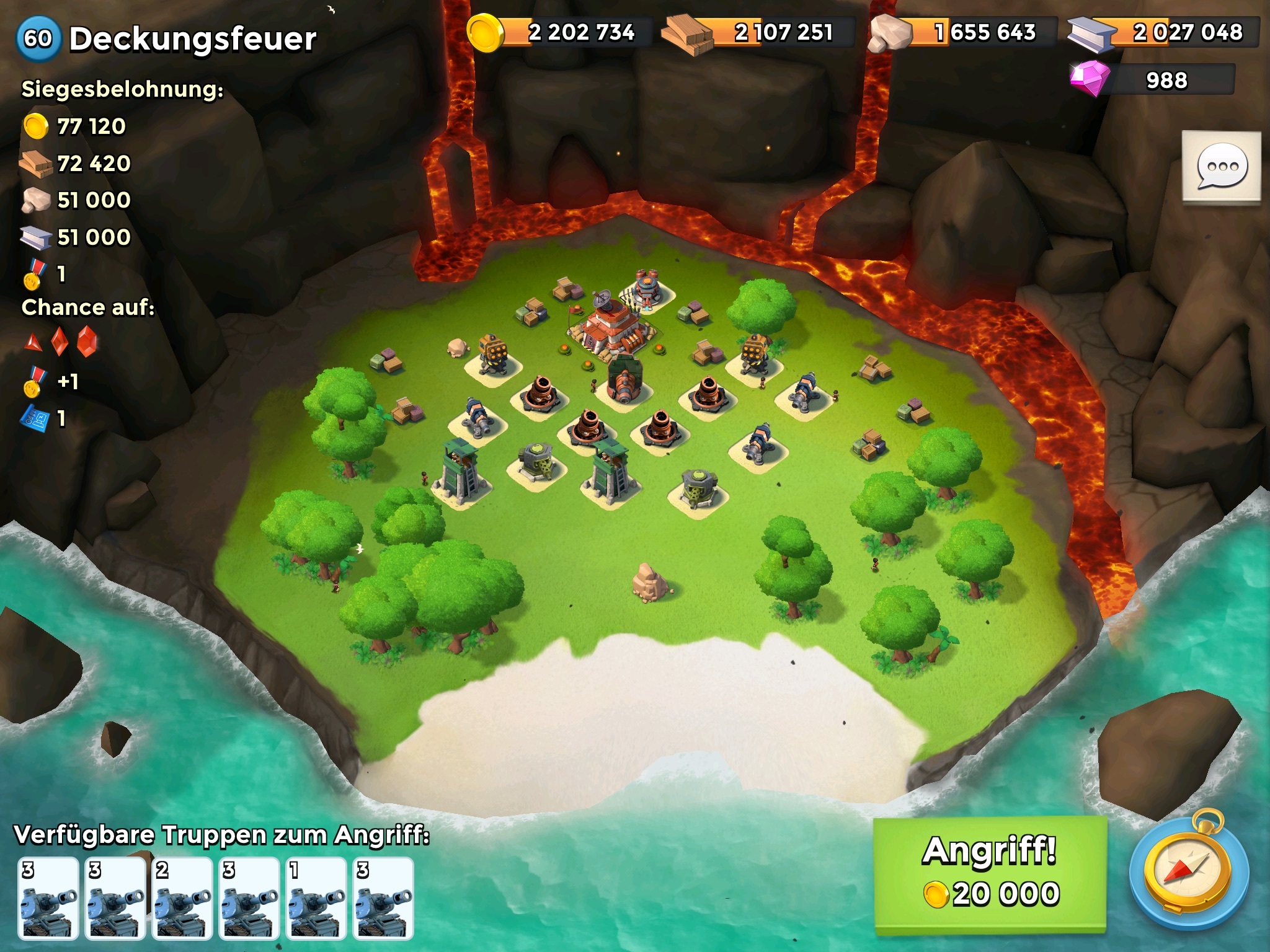Select the landing craft holding 2 tanks
1270x952 pixels.
[x=182, y=898]
